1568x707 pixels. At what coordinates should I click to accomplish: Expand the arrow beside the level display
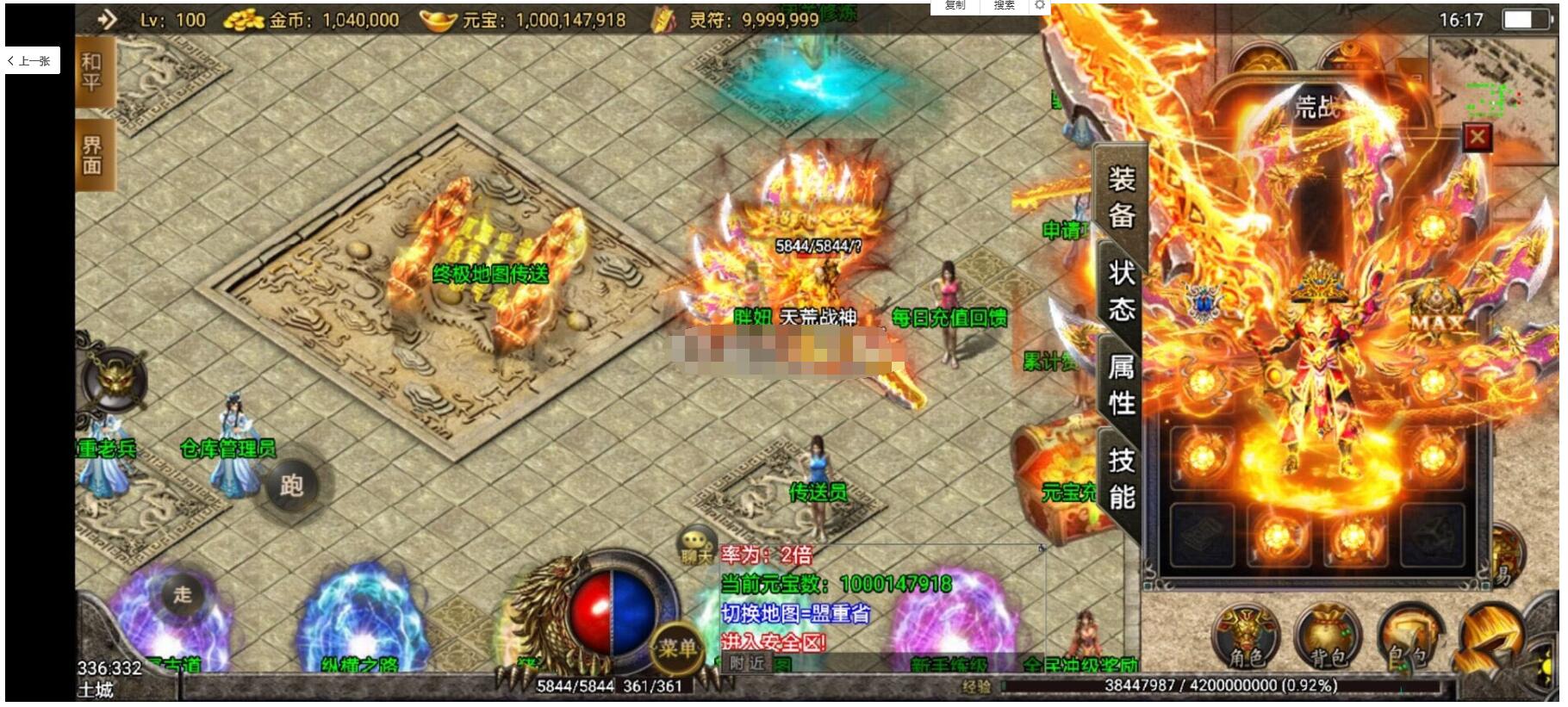coord(107,19)
